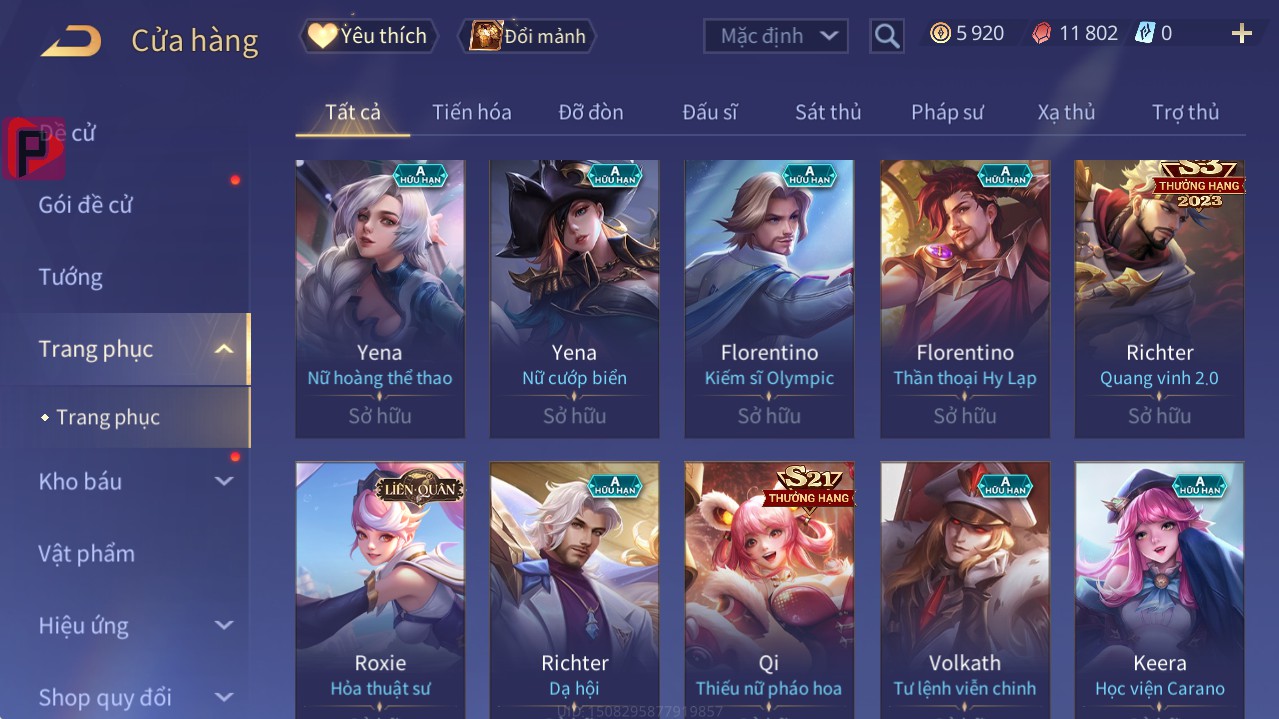Select Tướng in the sidebar

point(70,277)
